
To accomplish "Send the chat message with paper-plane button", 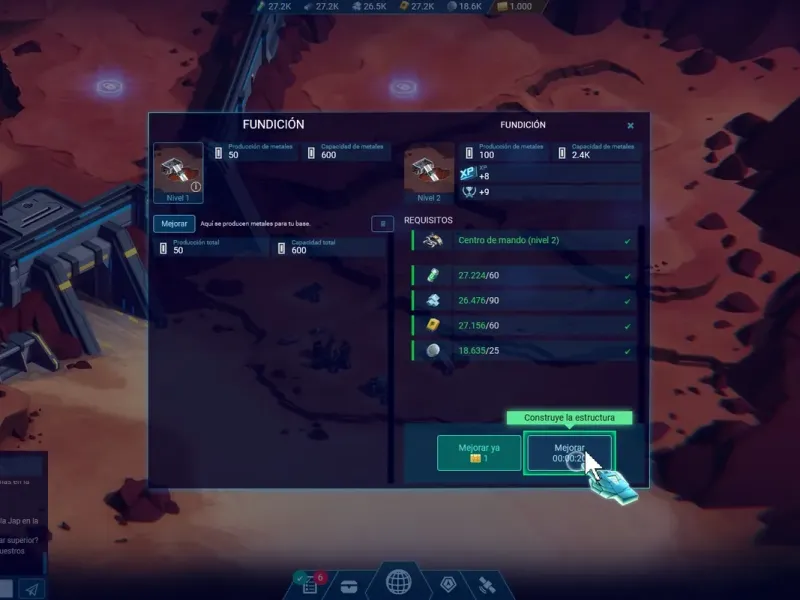I will [32, 589].
